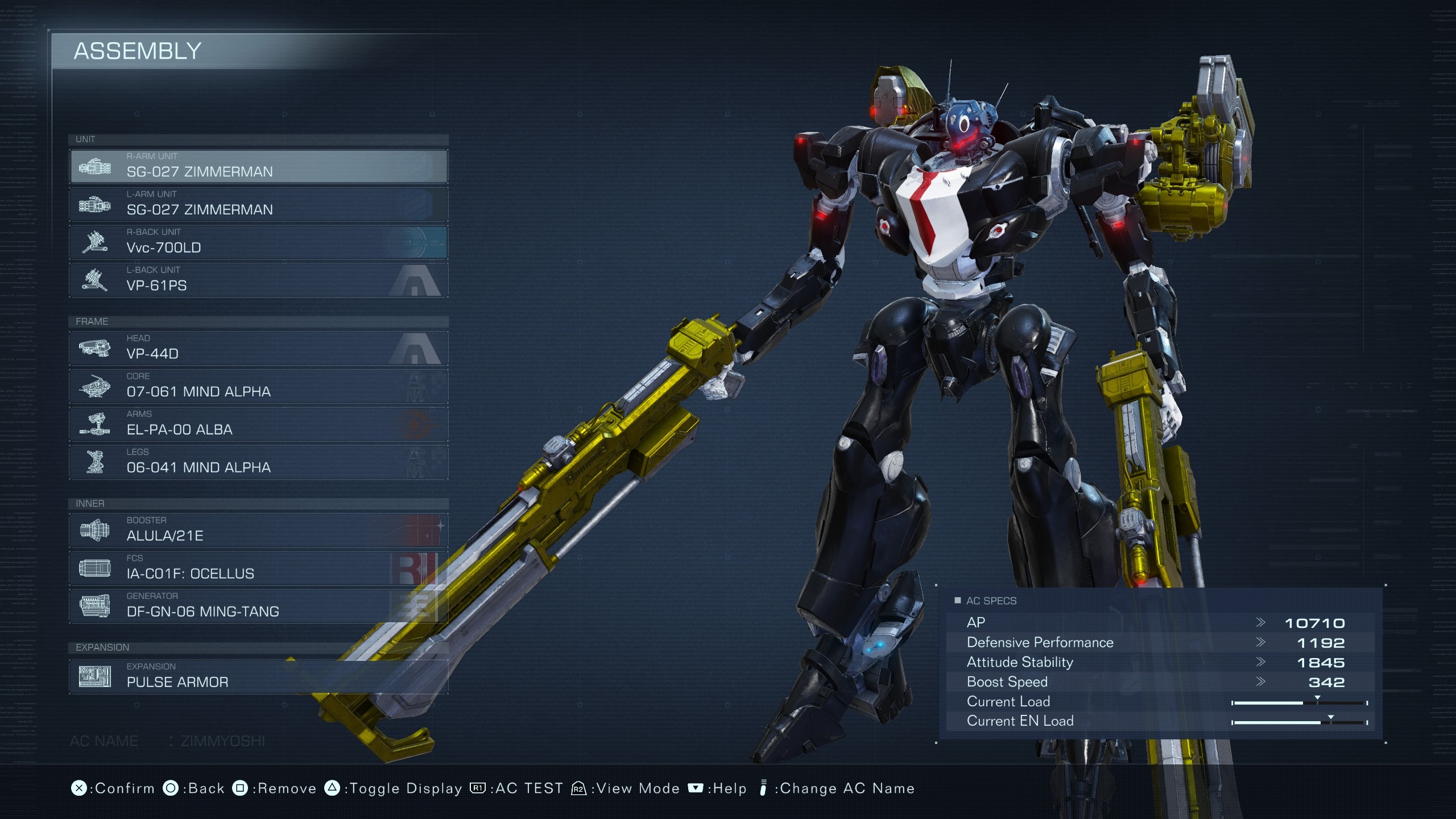Image resolution: width=1456 pixels, height=819 pixels.
Task: Select the L-Back Unit VP-61PS slot
Action: point(259,280)
